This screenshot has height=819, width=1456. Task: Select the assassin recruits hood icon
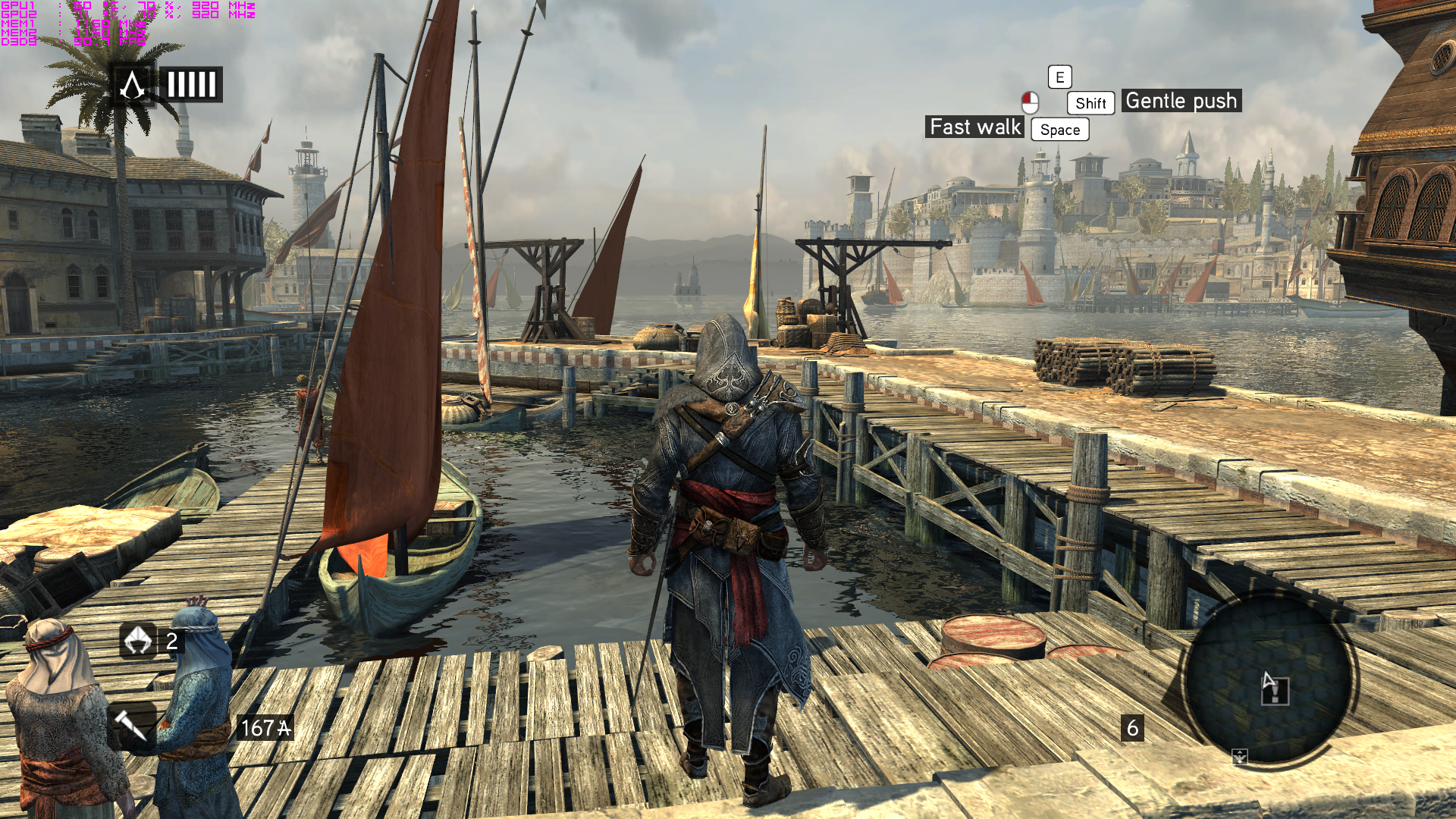pyautogui.click(x=138, y=641)
